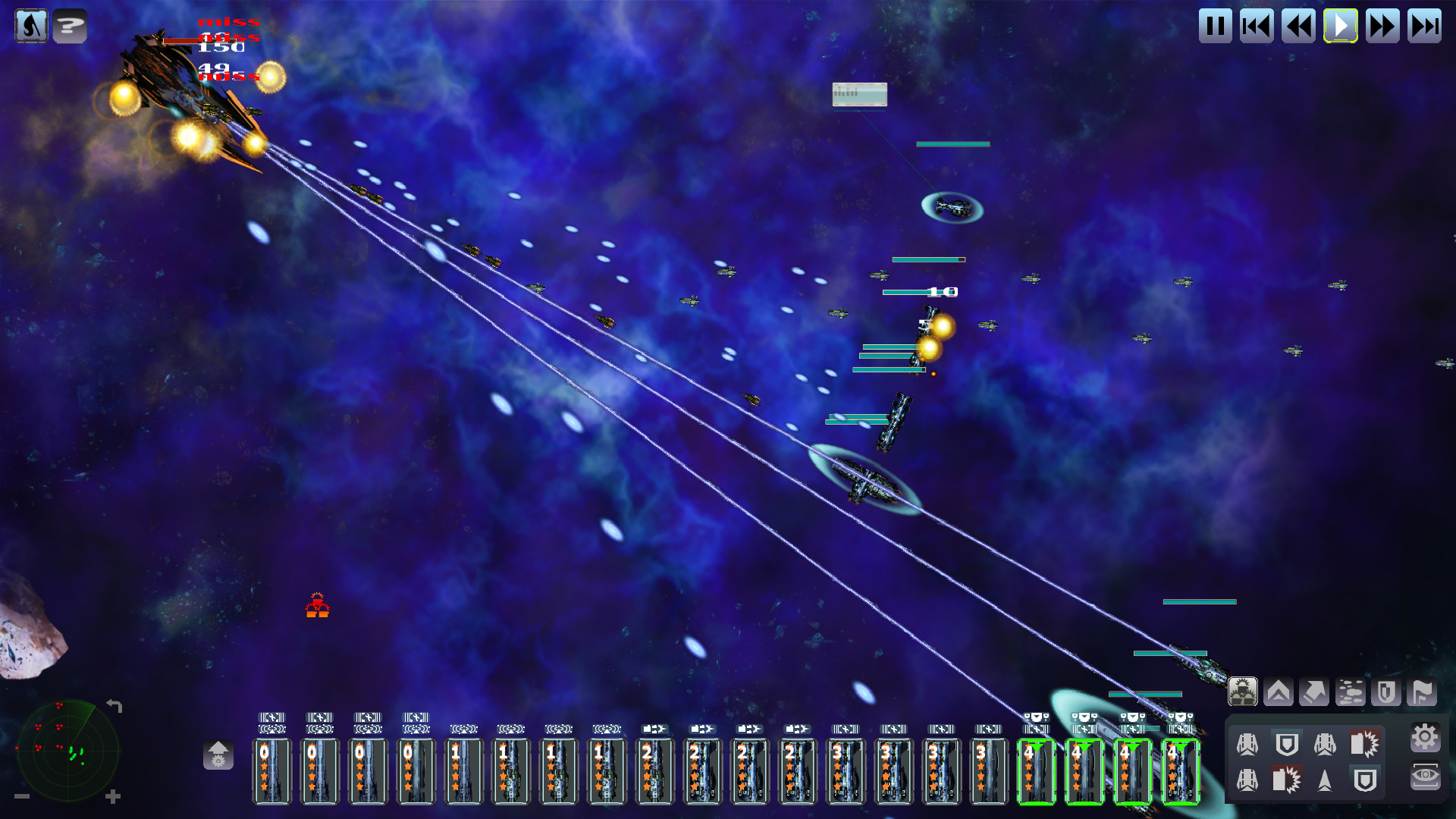Skip to the start of the replay
Image resolution: width=1456 pixels, height=819 pixels.
click(x=1257, y=26)
